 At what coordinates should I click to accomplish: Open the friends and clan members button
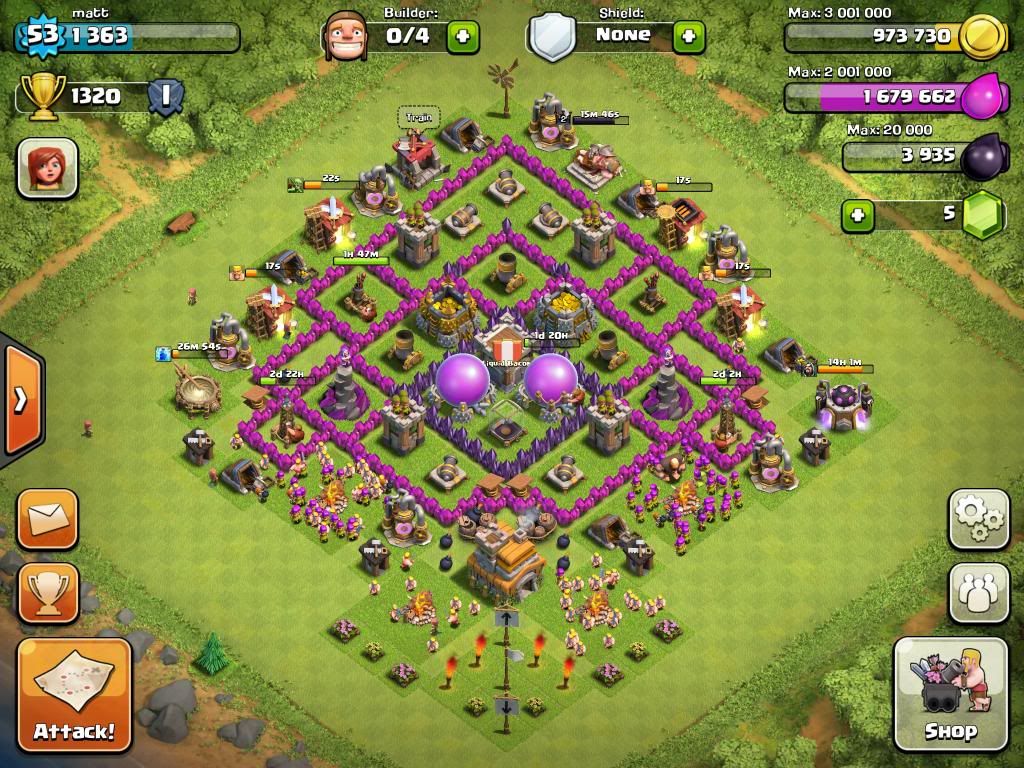pyautogui.click(x=978, y=592)
